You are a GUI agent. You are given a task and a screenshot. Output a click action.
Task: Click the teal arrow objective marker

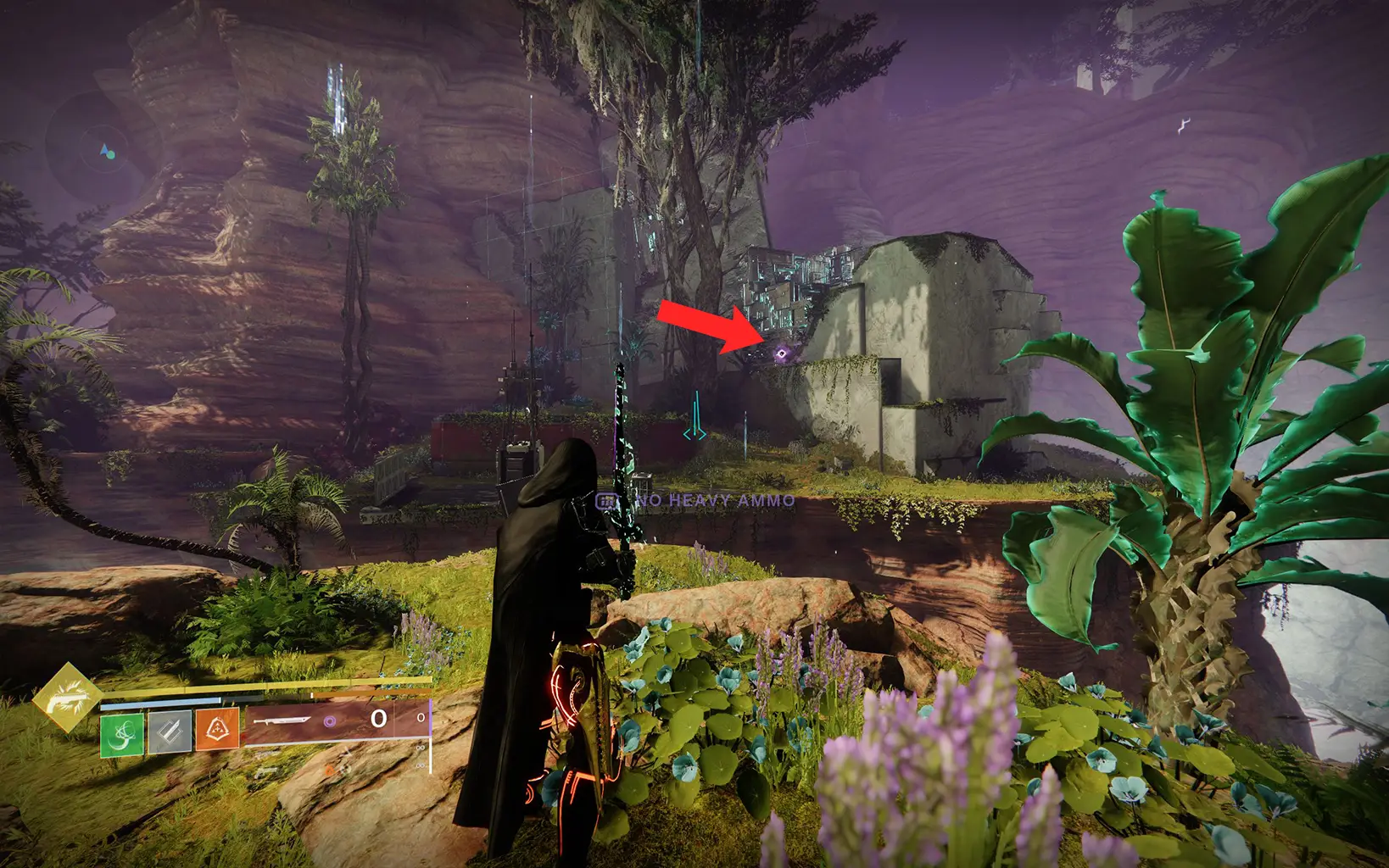click(x=695, y=418)
